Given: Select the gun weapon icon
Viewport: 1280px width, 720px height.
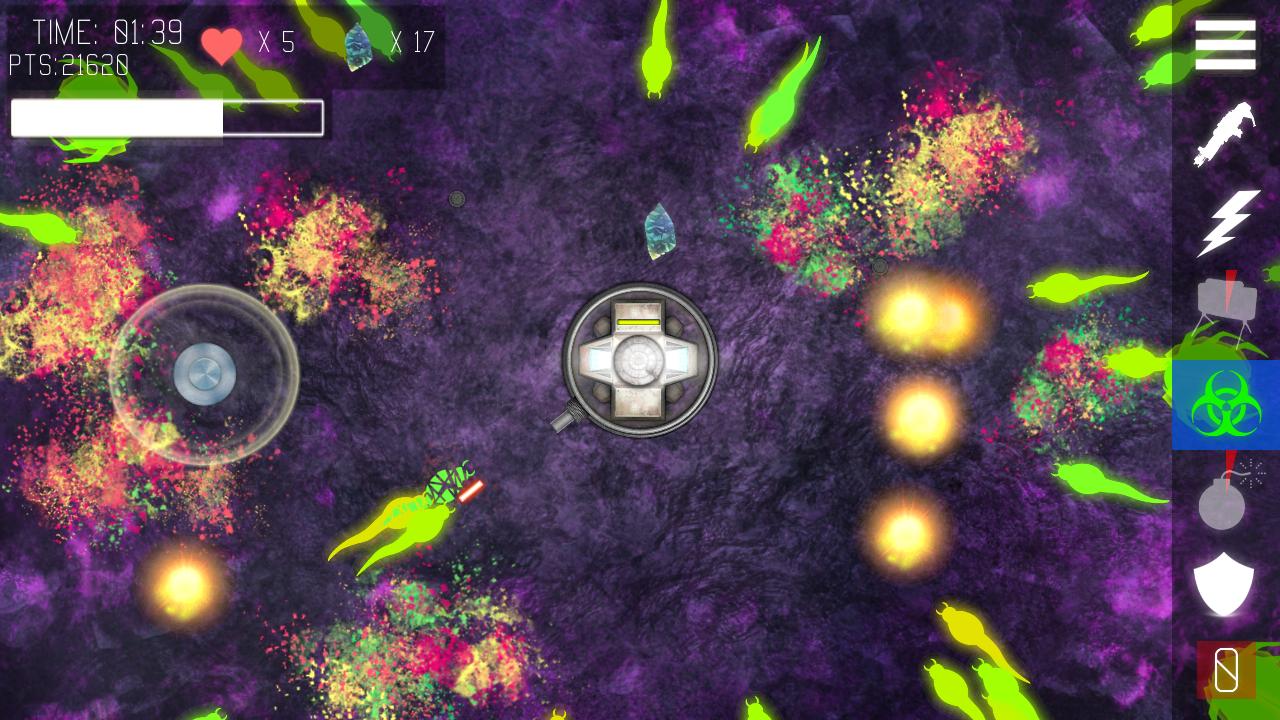Looking at the screenshot, I should [x=1225, y=133].
